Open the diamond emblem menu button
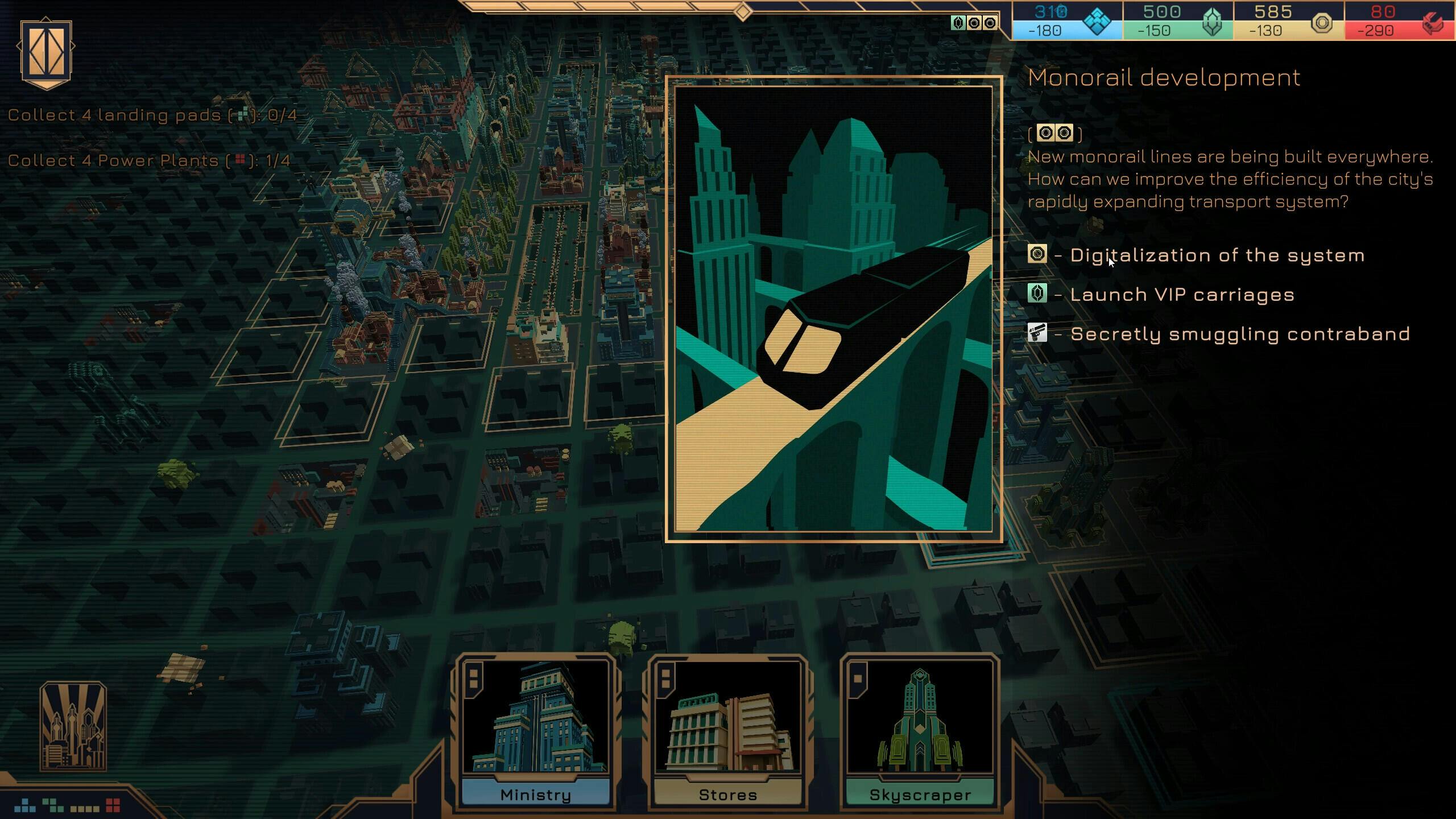 [x=46, y=54]
